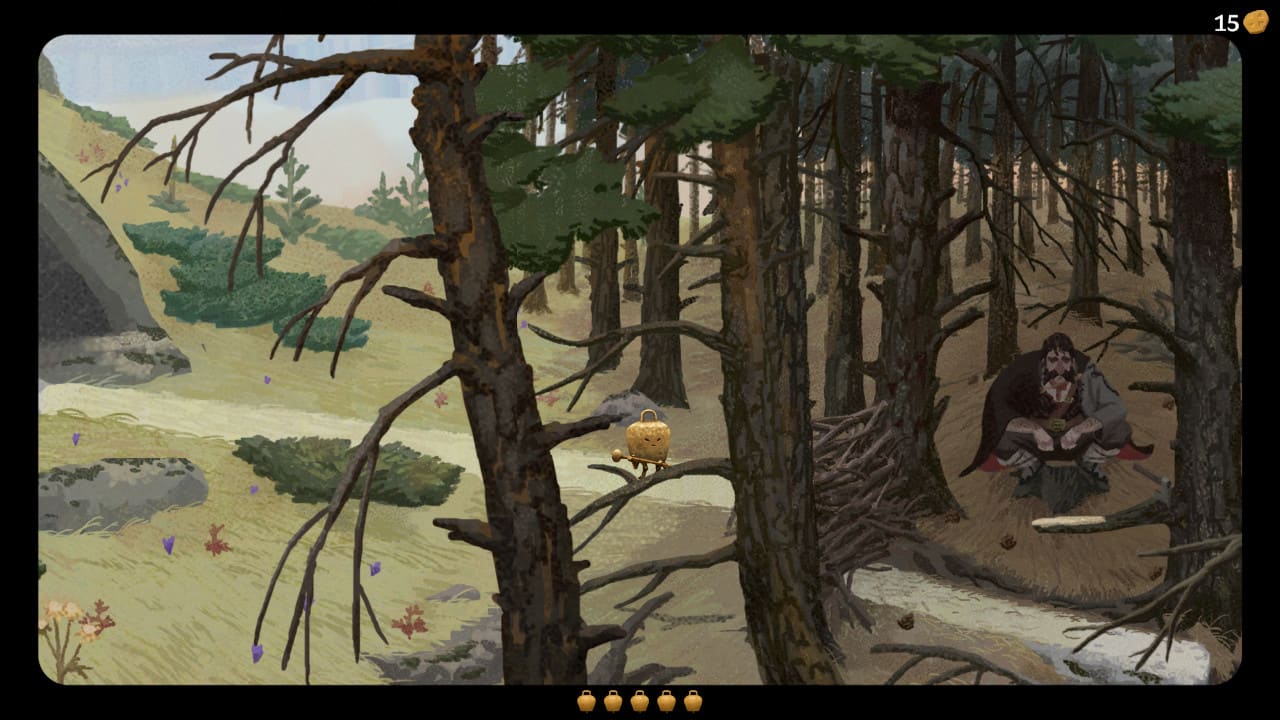Select the second bell icon at the bottom
The image size is (1280, 720).
coord(612,701)
